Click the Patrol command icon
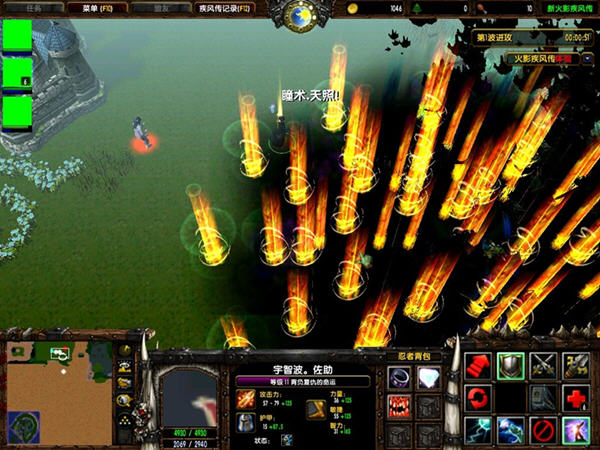 (x=576, y=366)
